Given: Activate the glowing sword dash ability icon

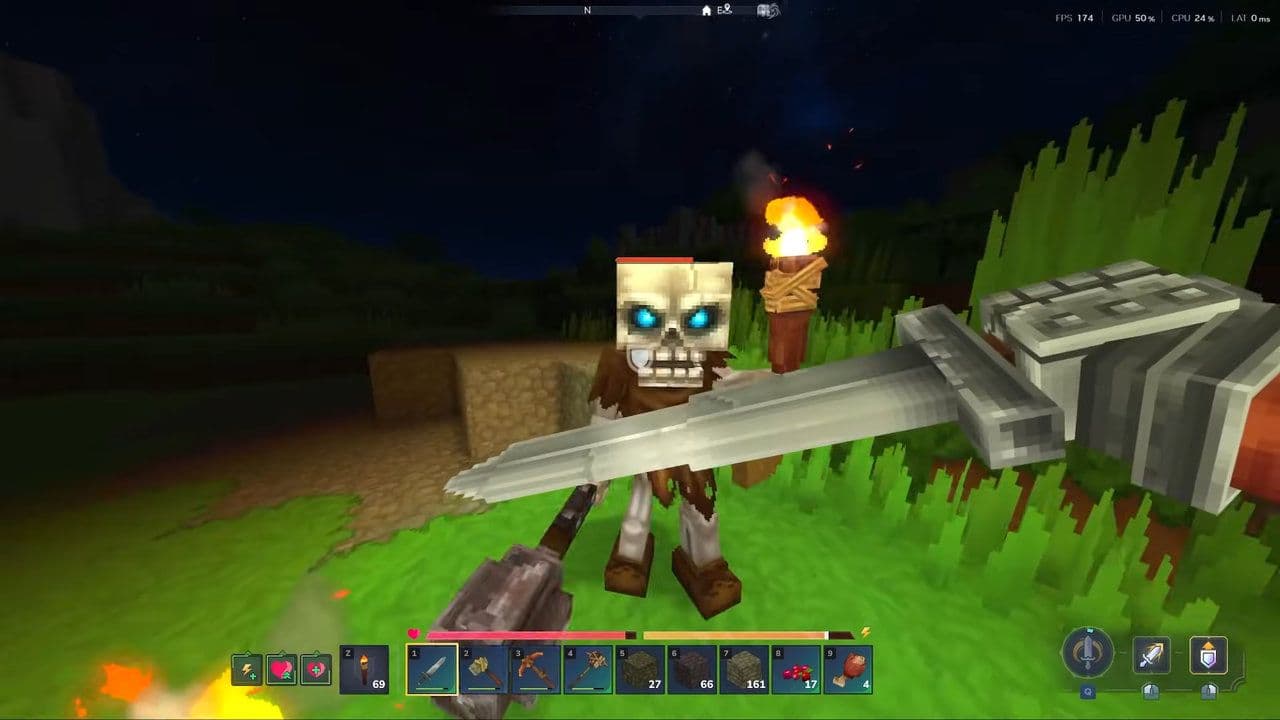Looking at the screenshot, I should pyautogui.click(x=1151, y=656).
